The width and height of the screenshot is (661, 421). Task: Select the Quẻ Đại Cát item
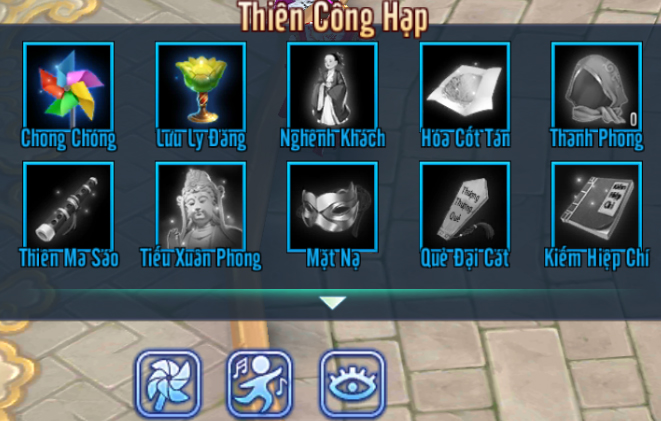[x=464, y=206]
